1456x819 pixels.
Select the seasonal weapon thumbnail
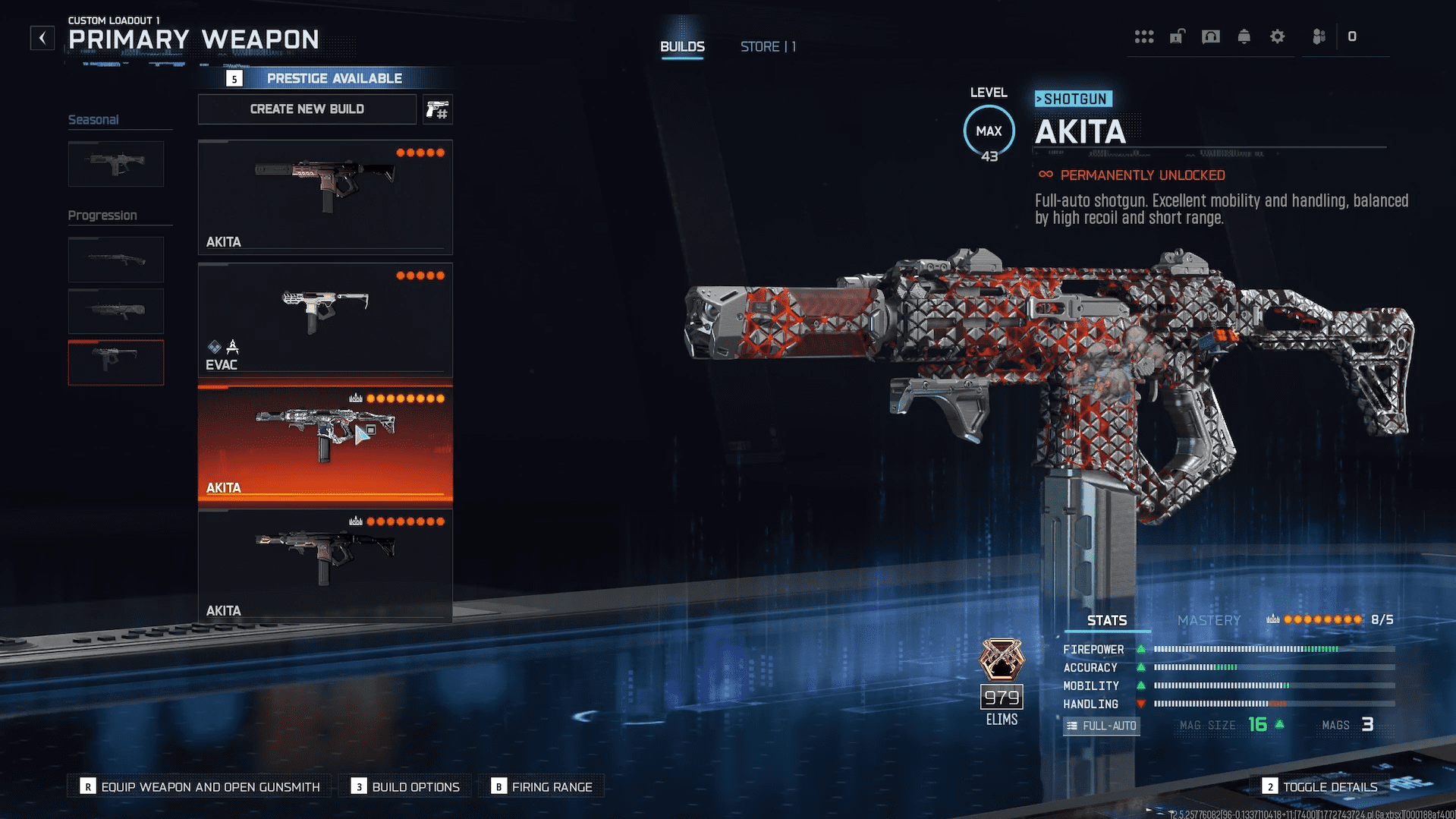(116, 163)
